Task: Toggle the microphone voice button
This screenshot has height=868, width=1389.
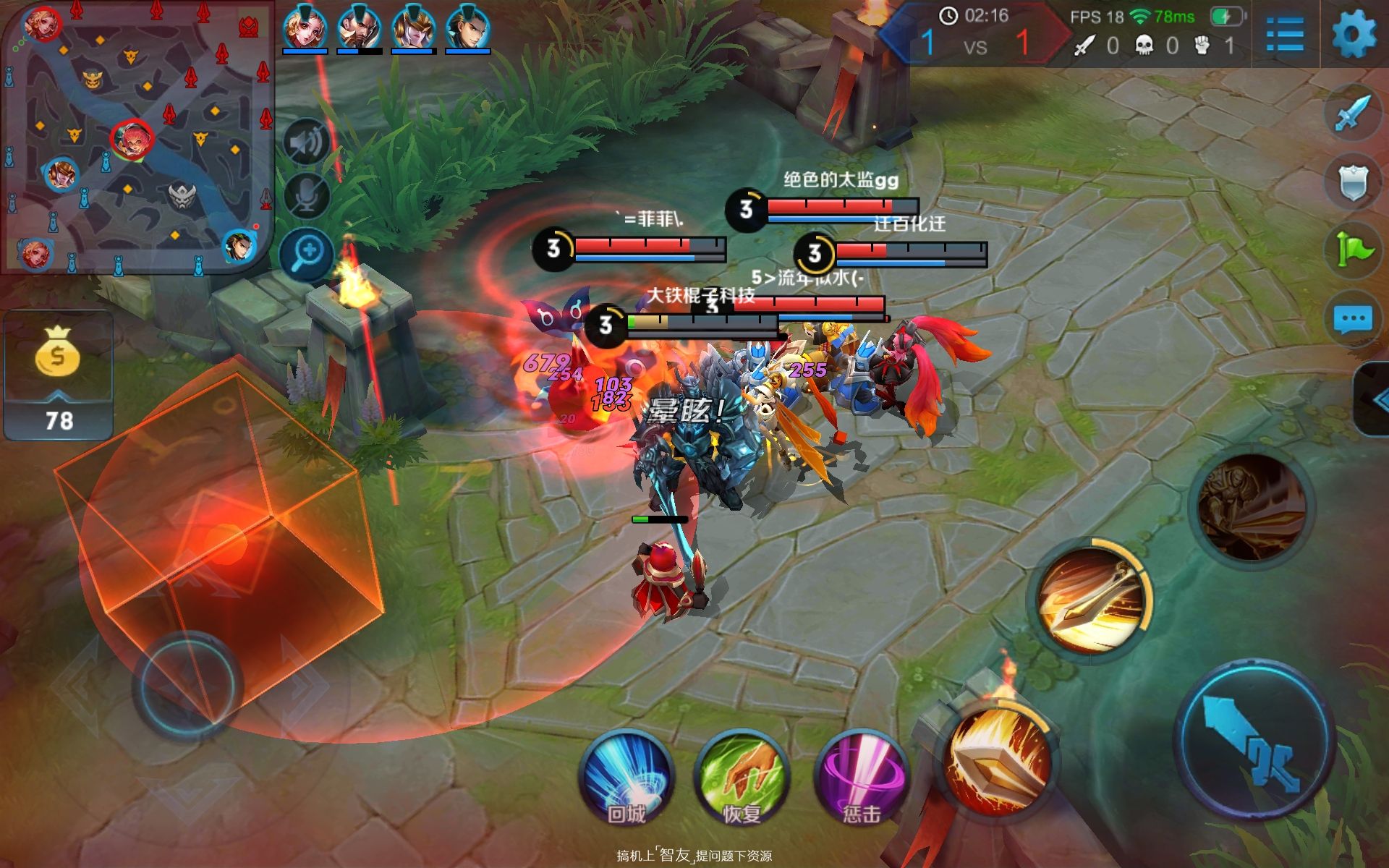Action: point(307,195)
